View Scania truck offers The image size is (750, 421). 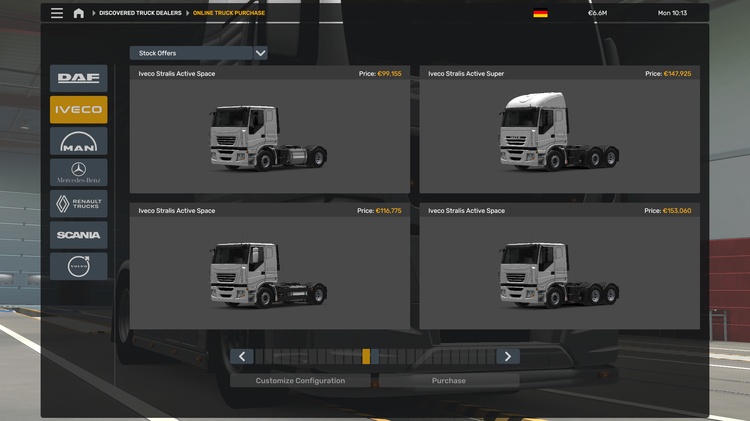point(79,235)
